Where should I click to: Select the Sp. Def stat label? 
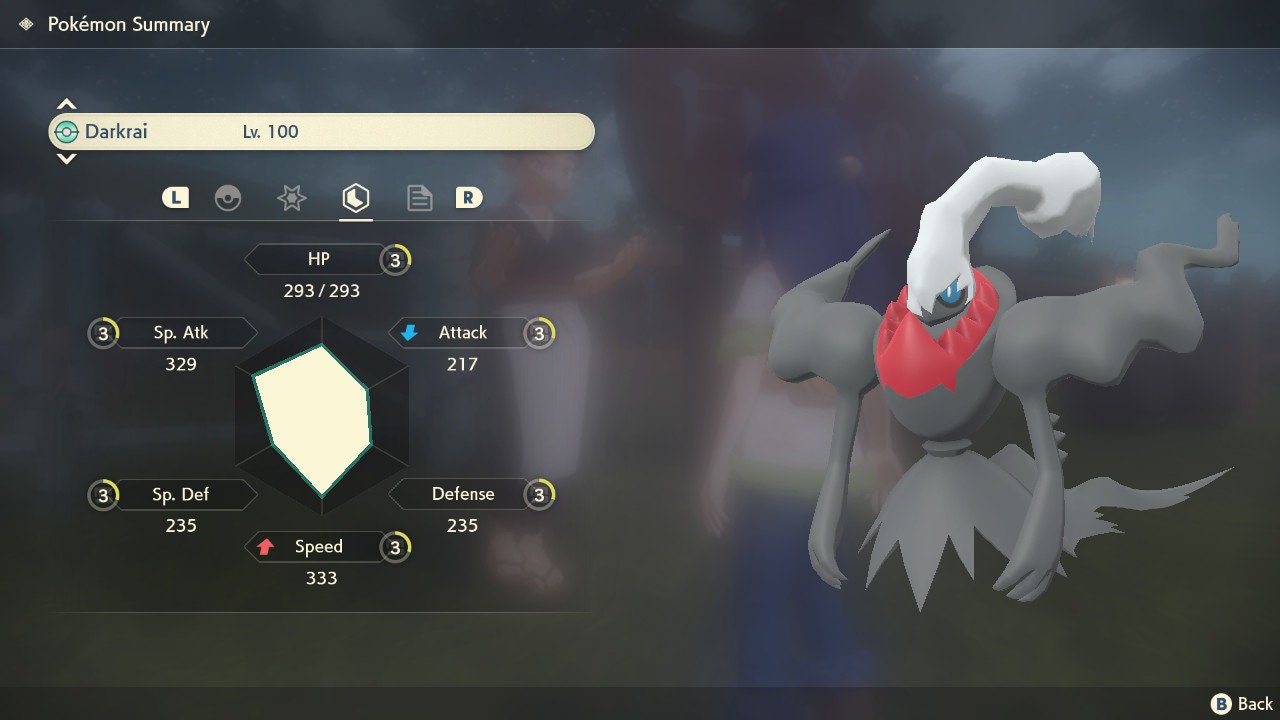pos(181,494)
